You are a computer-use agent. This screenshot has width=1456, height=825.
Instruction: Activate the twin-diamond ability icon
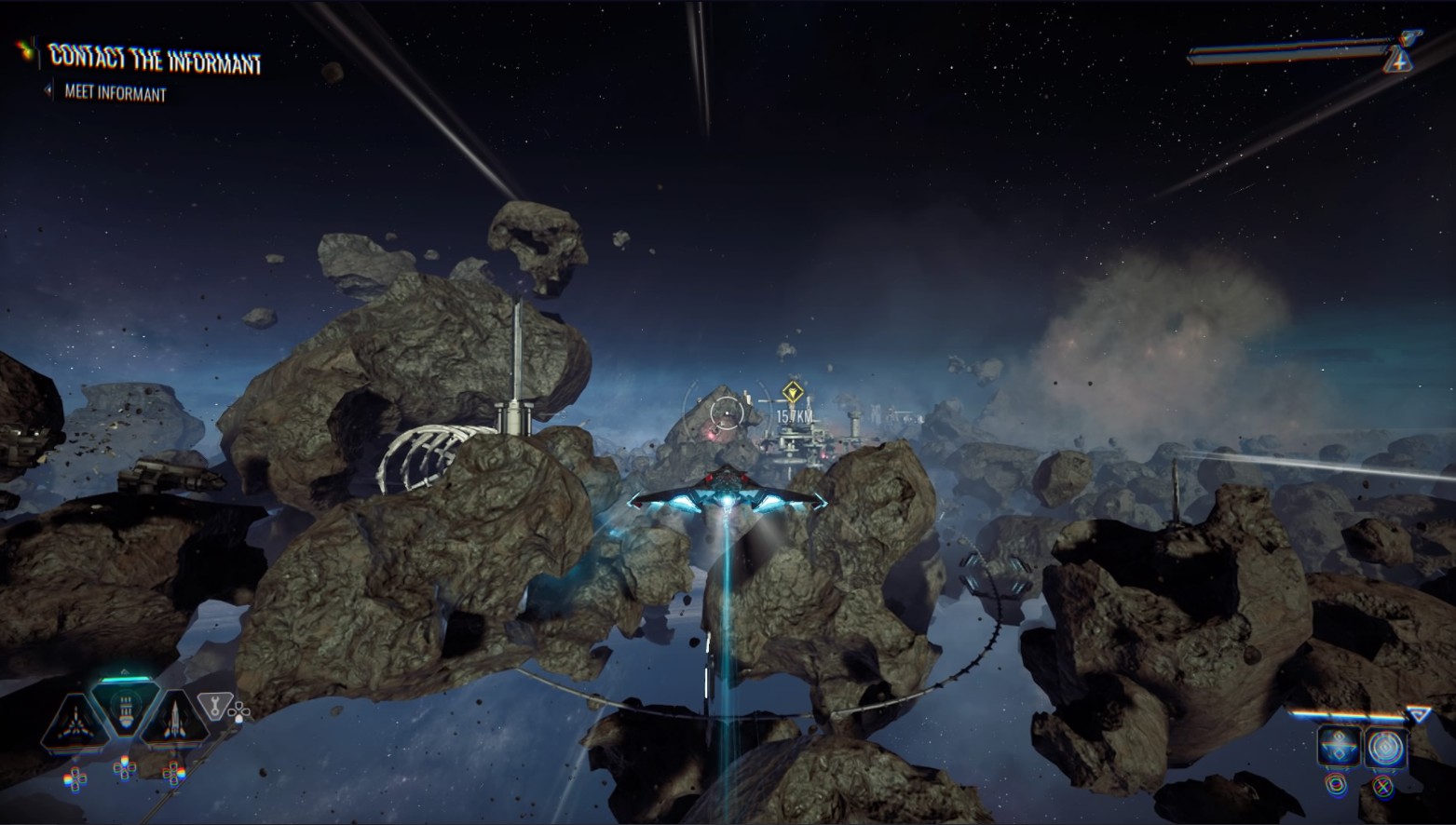click(x=1338, y=747)
